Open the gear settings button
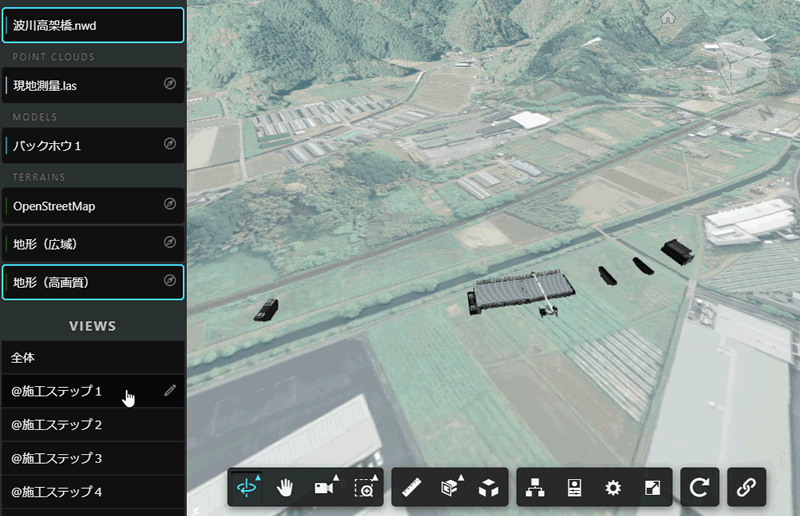 [613, 488]
